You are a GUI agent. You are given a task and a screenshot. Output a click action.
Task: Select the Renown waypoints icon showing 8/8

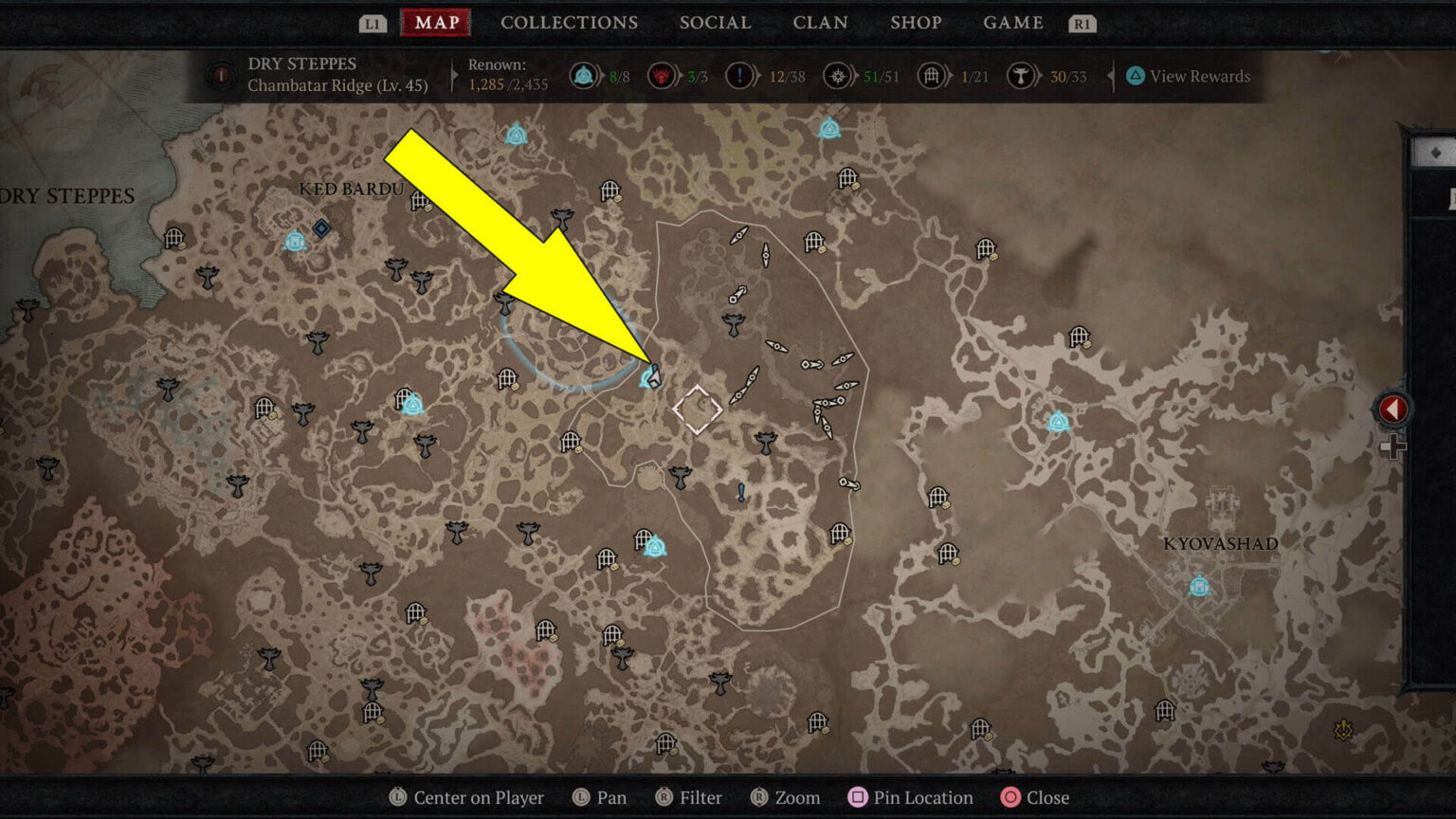(x=581, y=76)
